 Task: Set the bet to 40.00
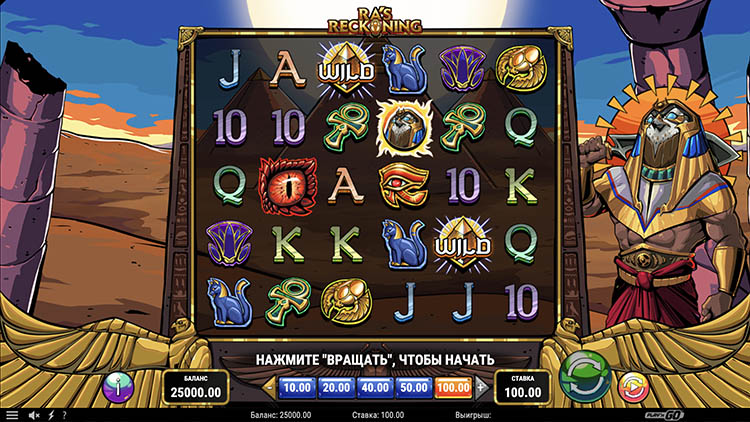tap(375, 386)
